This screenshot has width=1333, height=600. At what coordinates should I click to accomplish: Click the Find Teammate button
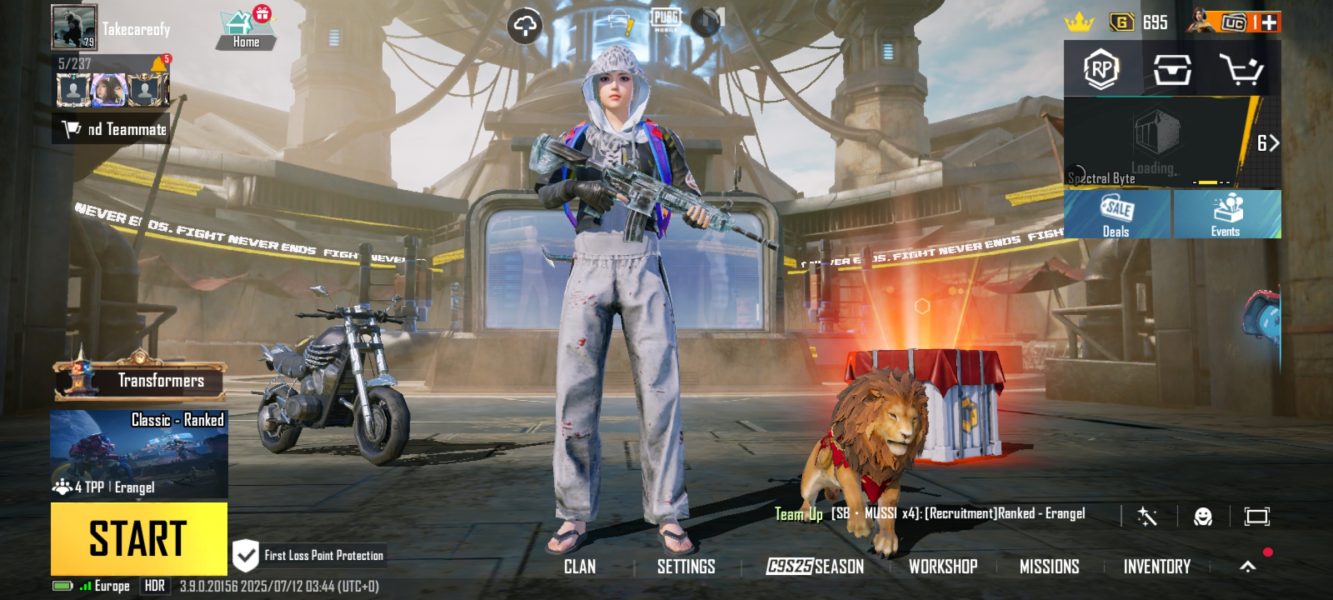[x=112, y=129]
